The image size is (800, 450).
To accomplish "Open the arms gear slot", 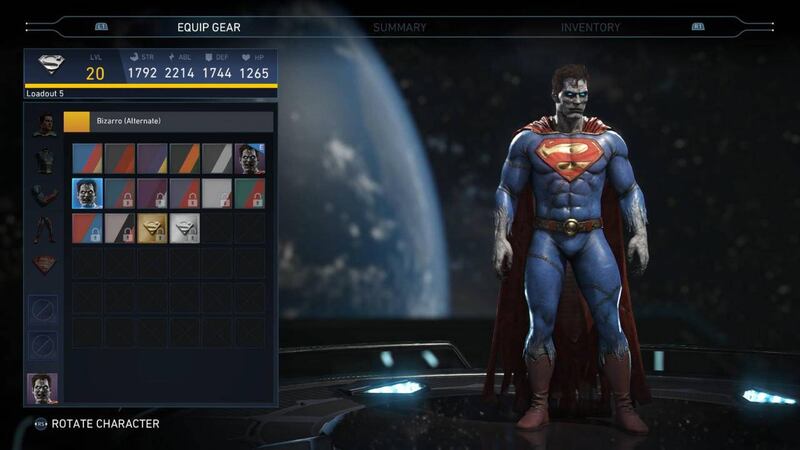I will pyautogui.click(x=43, y=195).
